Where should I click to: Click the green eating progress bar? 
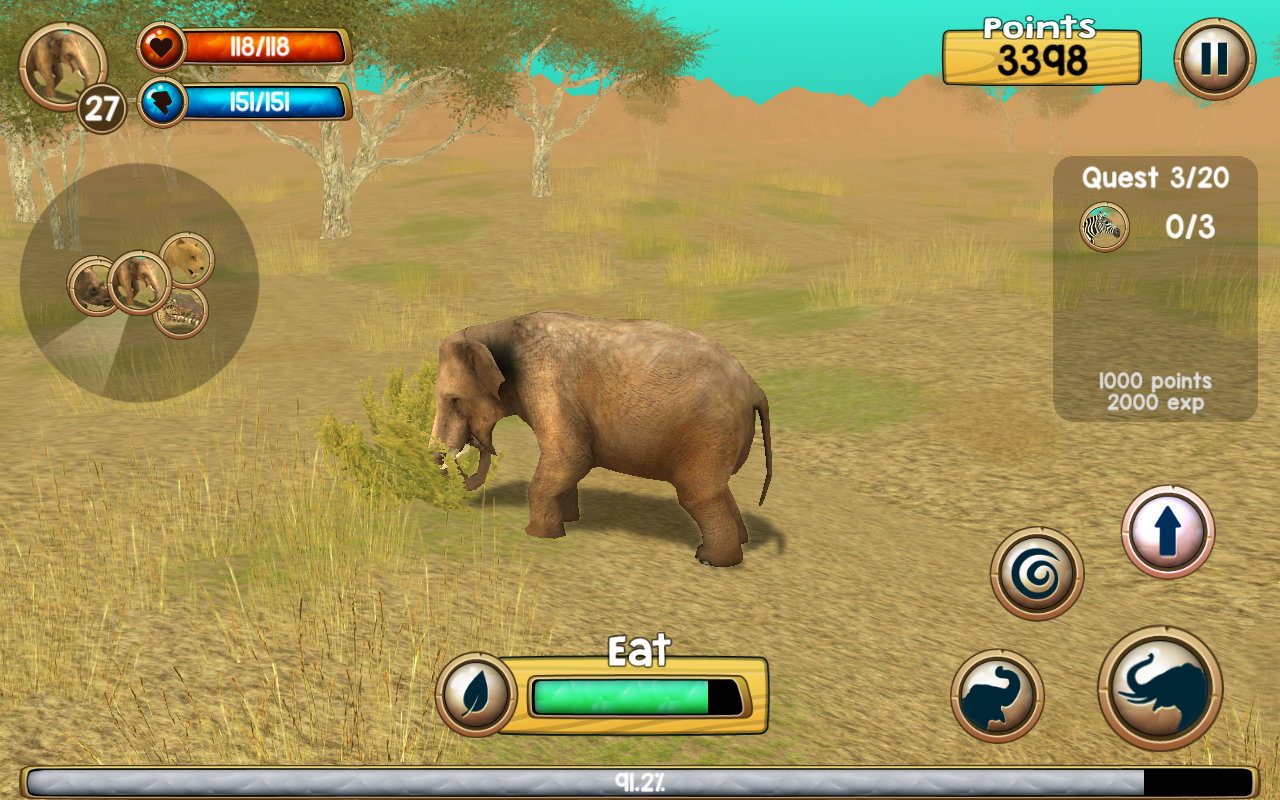(620, 692)
